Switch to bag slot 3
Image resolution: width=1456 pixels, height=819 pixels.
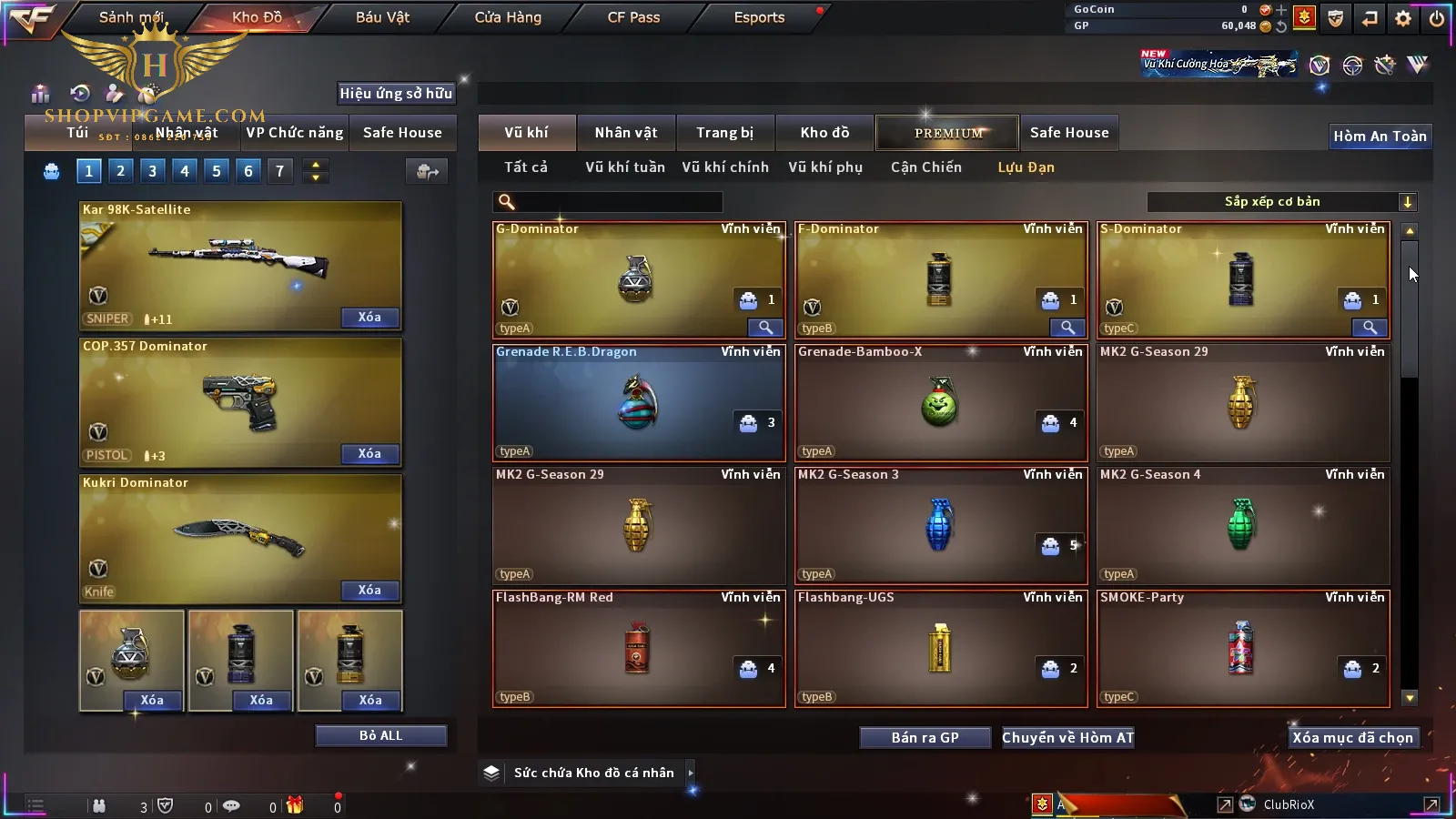click(152, 171)
